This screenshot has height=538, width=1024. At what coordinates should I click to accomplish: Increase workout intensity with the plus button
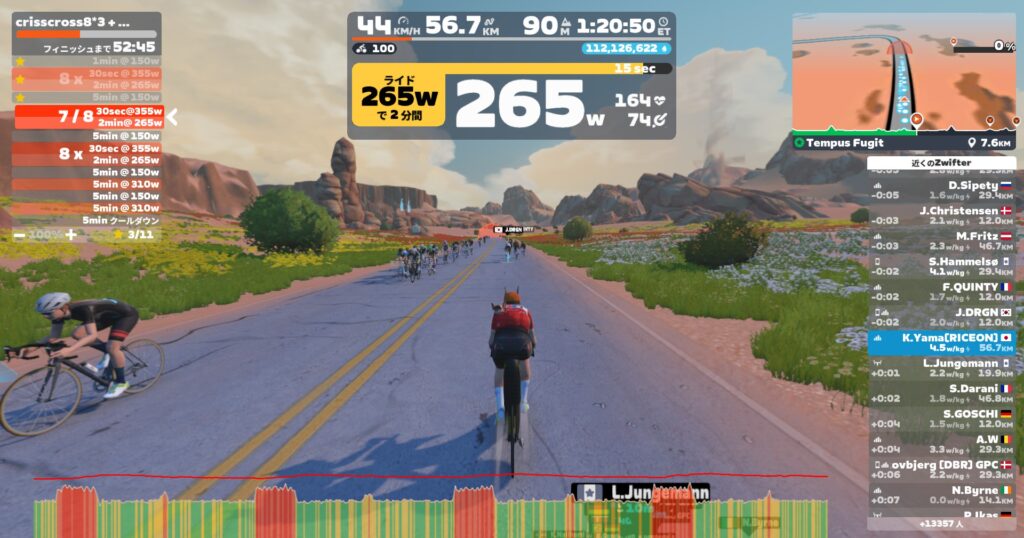click(70, 234)
